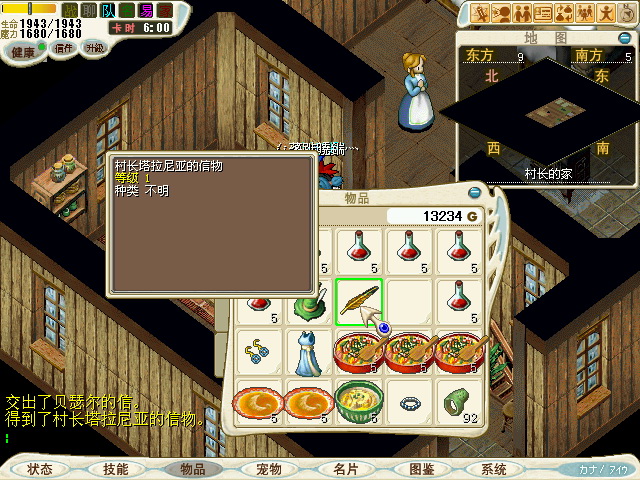Select the golden feather token item

359,300
